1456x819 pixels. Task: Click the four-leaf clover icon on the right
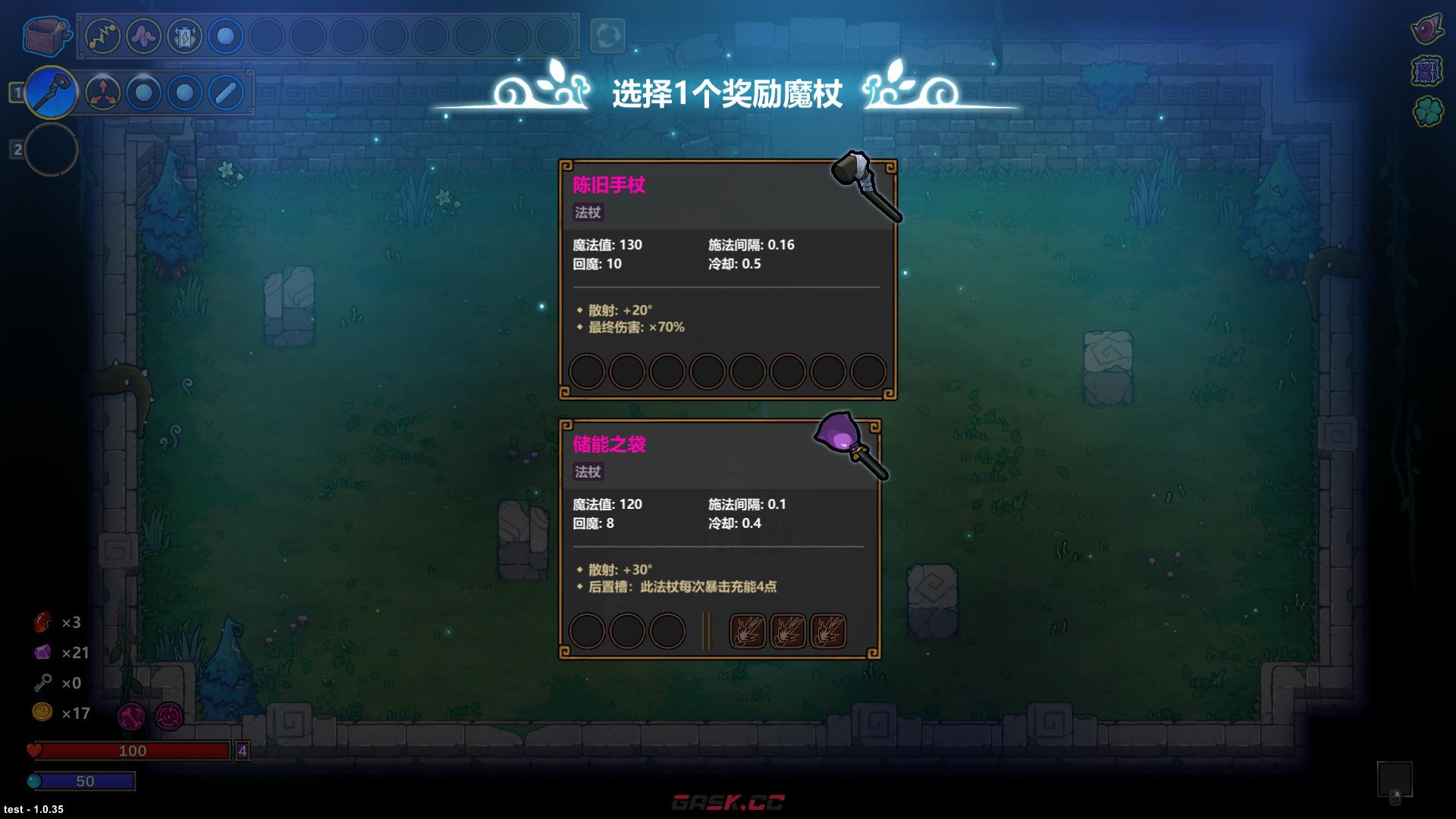[1429, 111]
